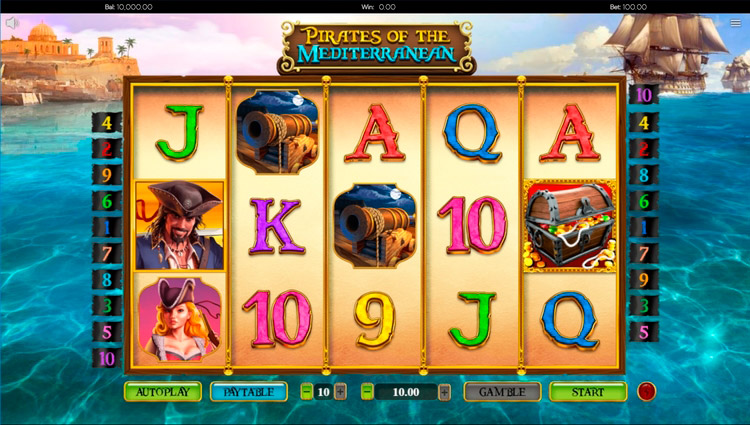Raise the 10.00 bet amount
Screen dimensions: 750x425
click(x=444, y=391)
